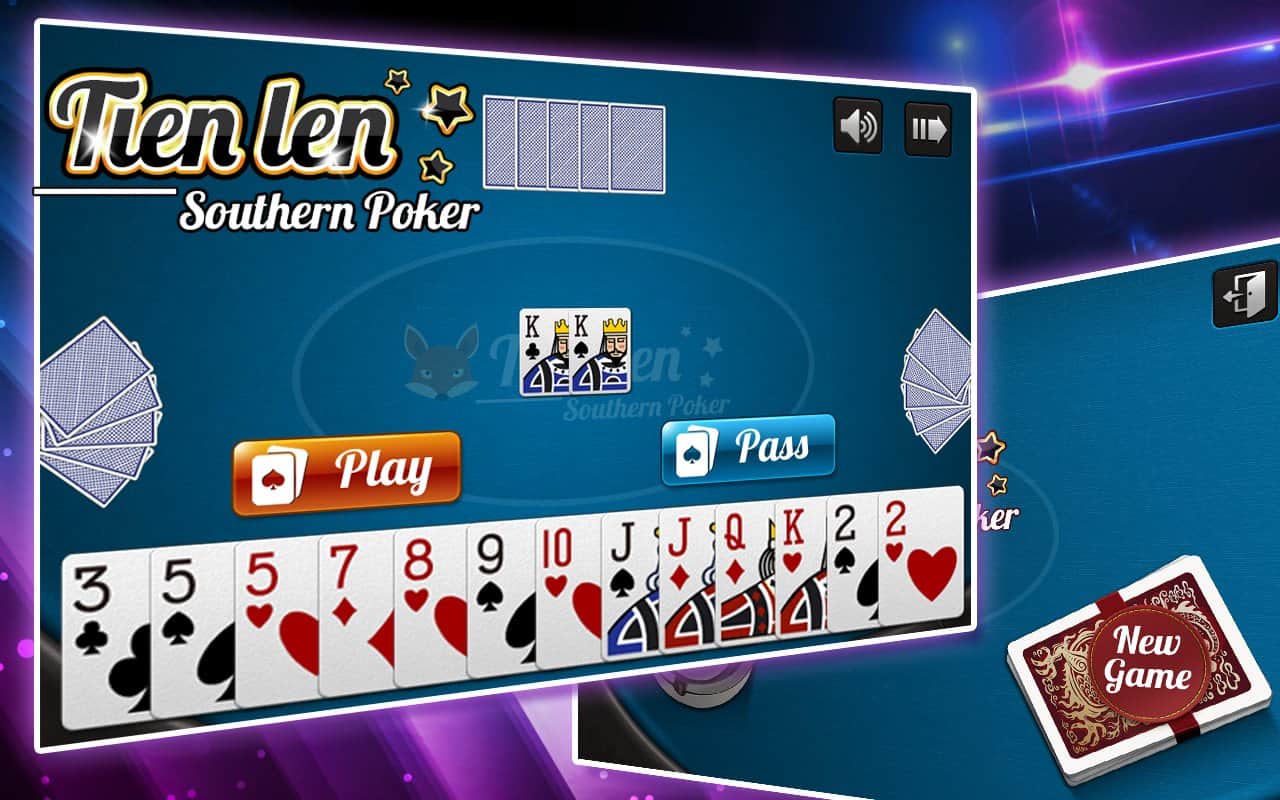The height and width of the screenshot is (800, 1280).
Task: Mute game sound via speaker icon
Action: tap(856, 124)
